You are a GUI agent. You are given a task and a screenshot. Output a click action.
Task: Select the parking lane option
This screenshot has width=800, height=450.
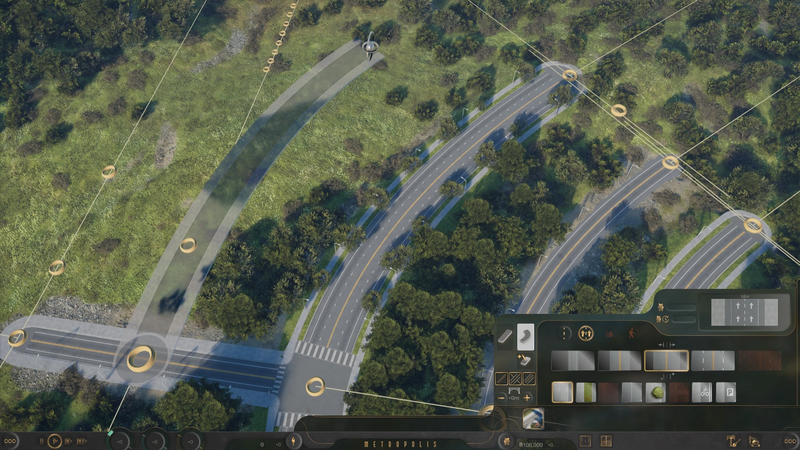727,392
